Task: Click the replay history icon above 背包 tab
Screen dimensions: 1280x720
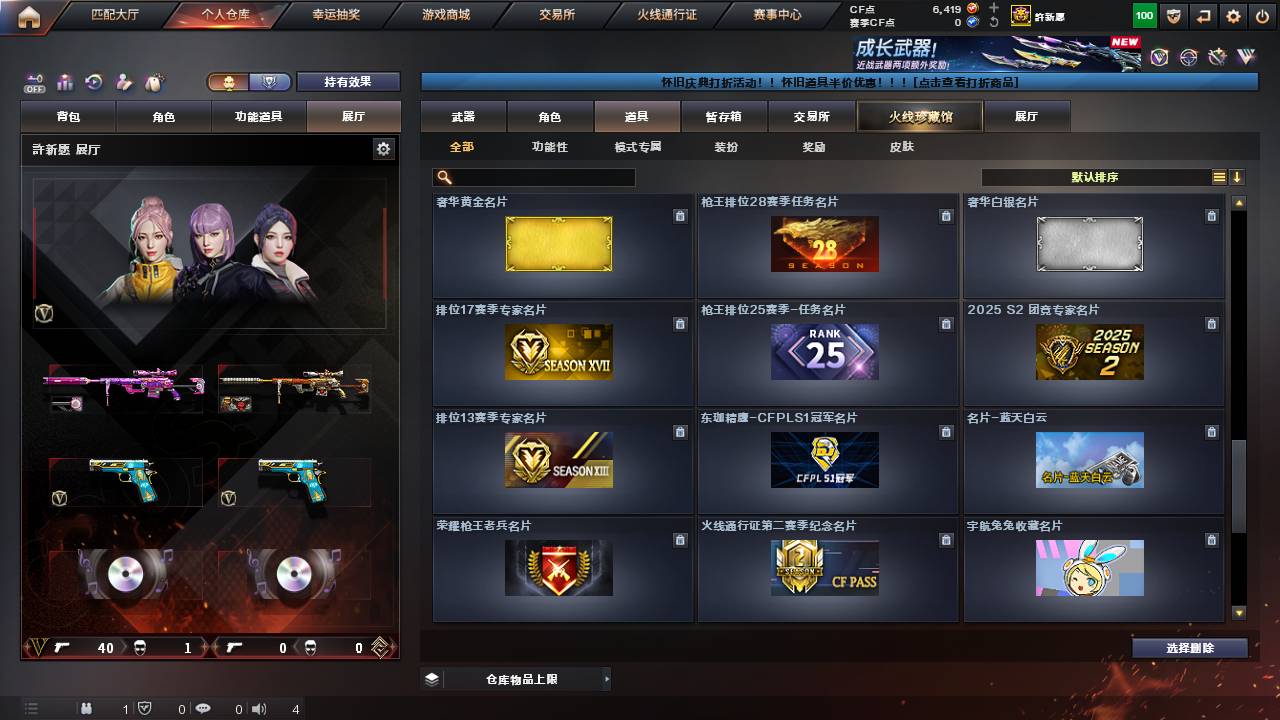Action: [94, 82]
